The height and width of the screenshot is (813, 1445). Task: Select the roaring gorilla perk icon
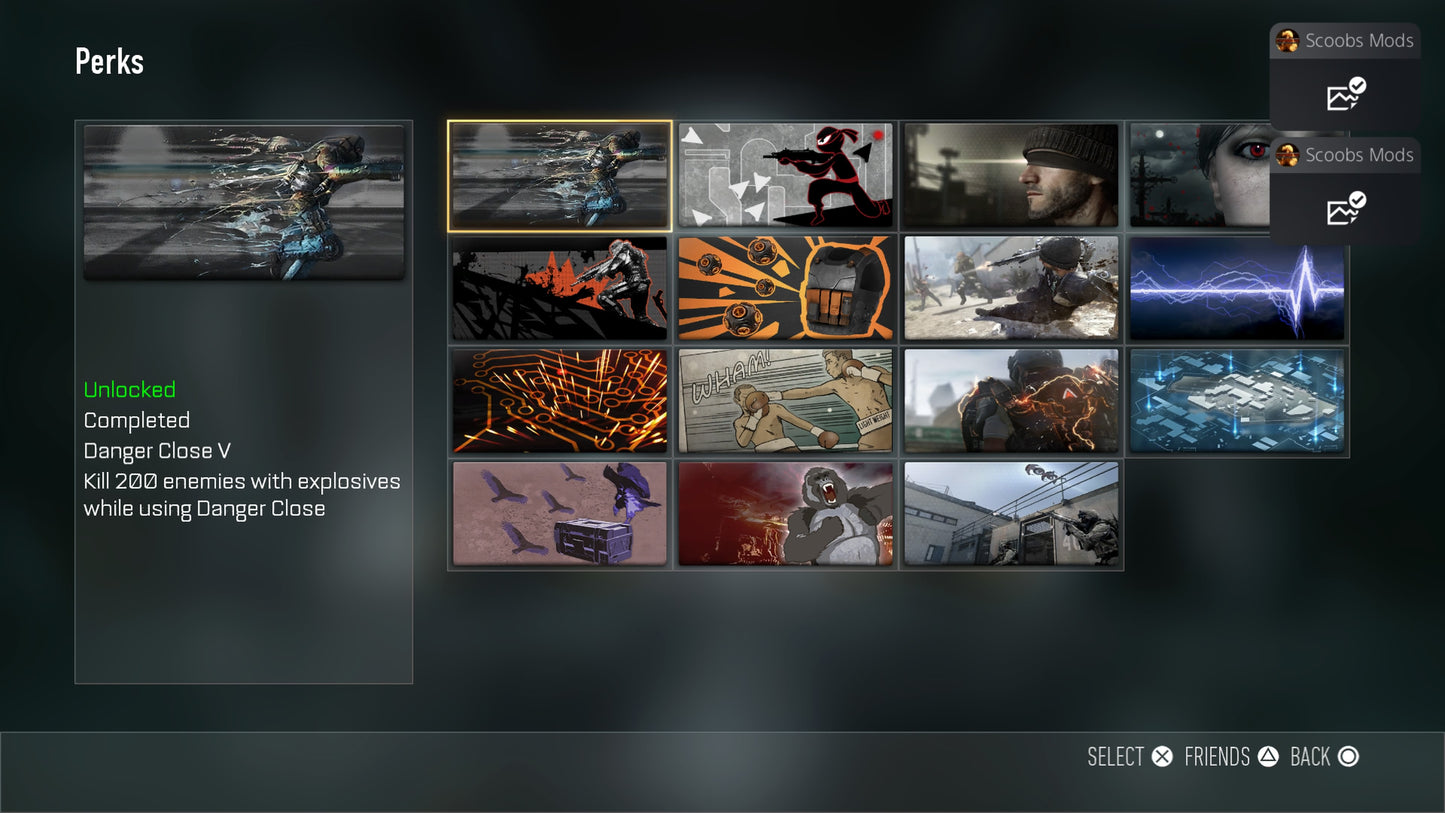click(x=785, y=513)
